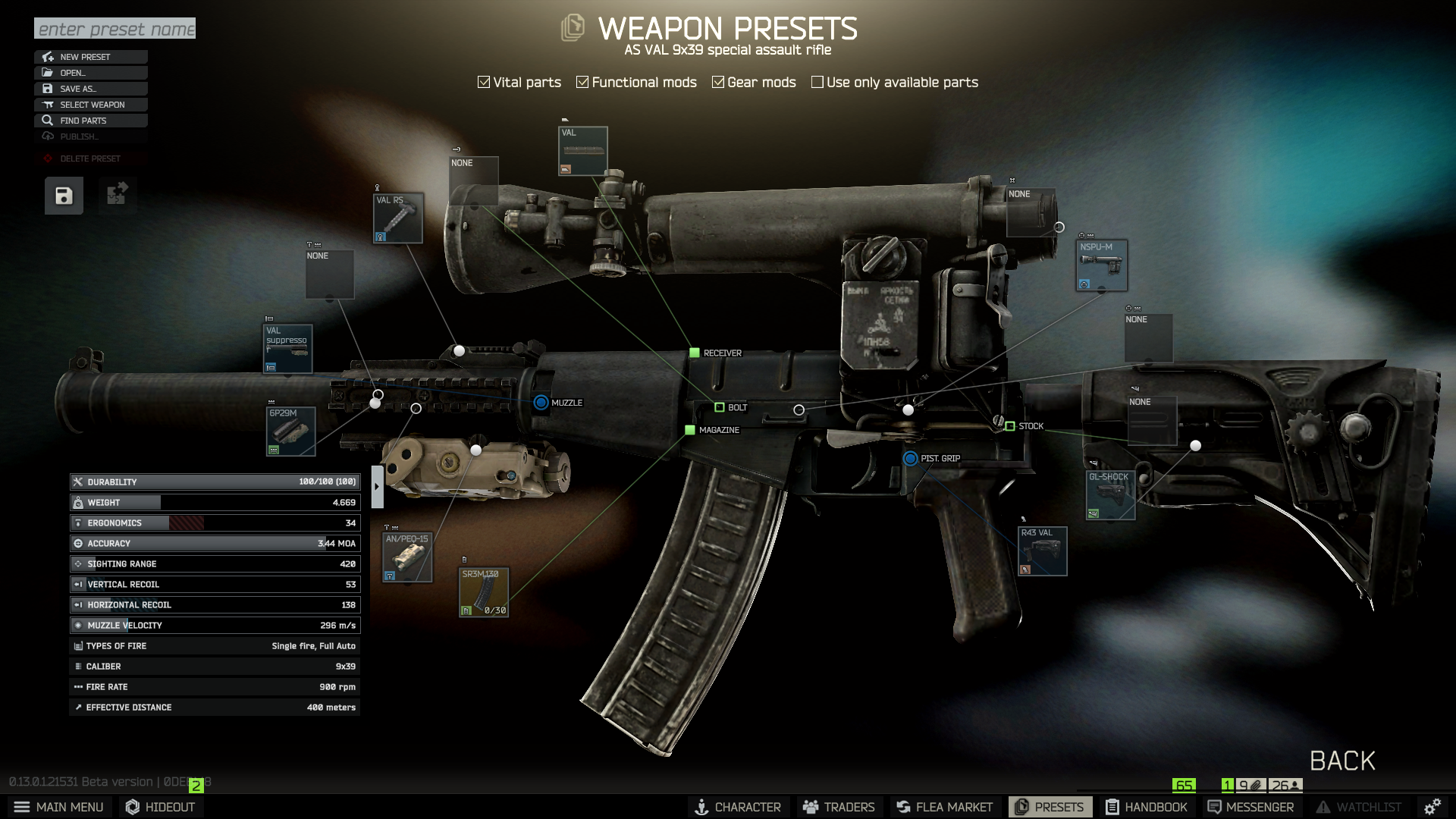This screenshot has width=1456, height=819.
Task: Click the cloud icon next to PUBLISH
Action: [48, 136]
